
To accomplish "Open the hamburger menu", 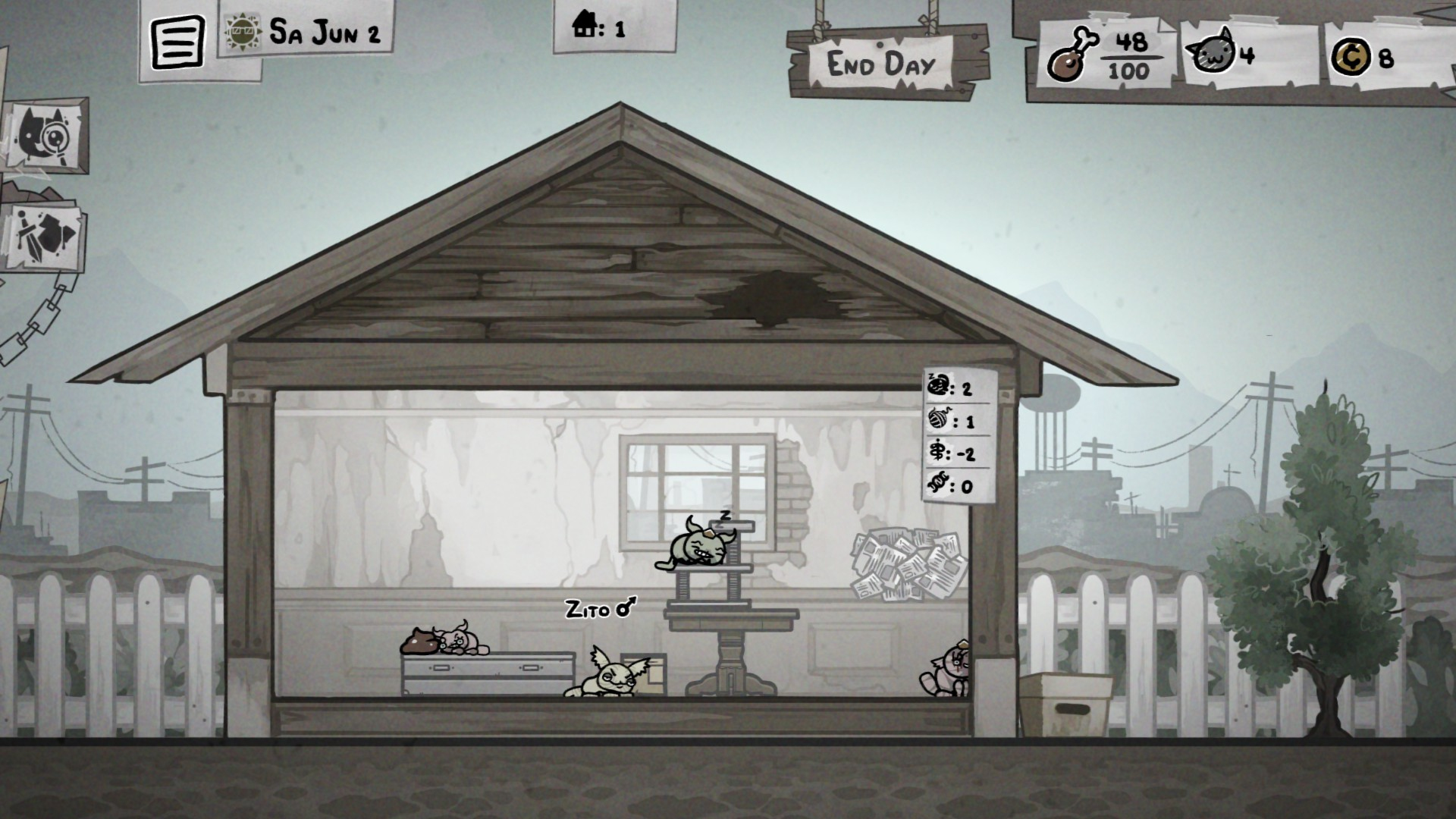I will (x=178, y=42).
